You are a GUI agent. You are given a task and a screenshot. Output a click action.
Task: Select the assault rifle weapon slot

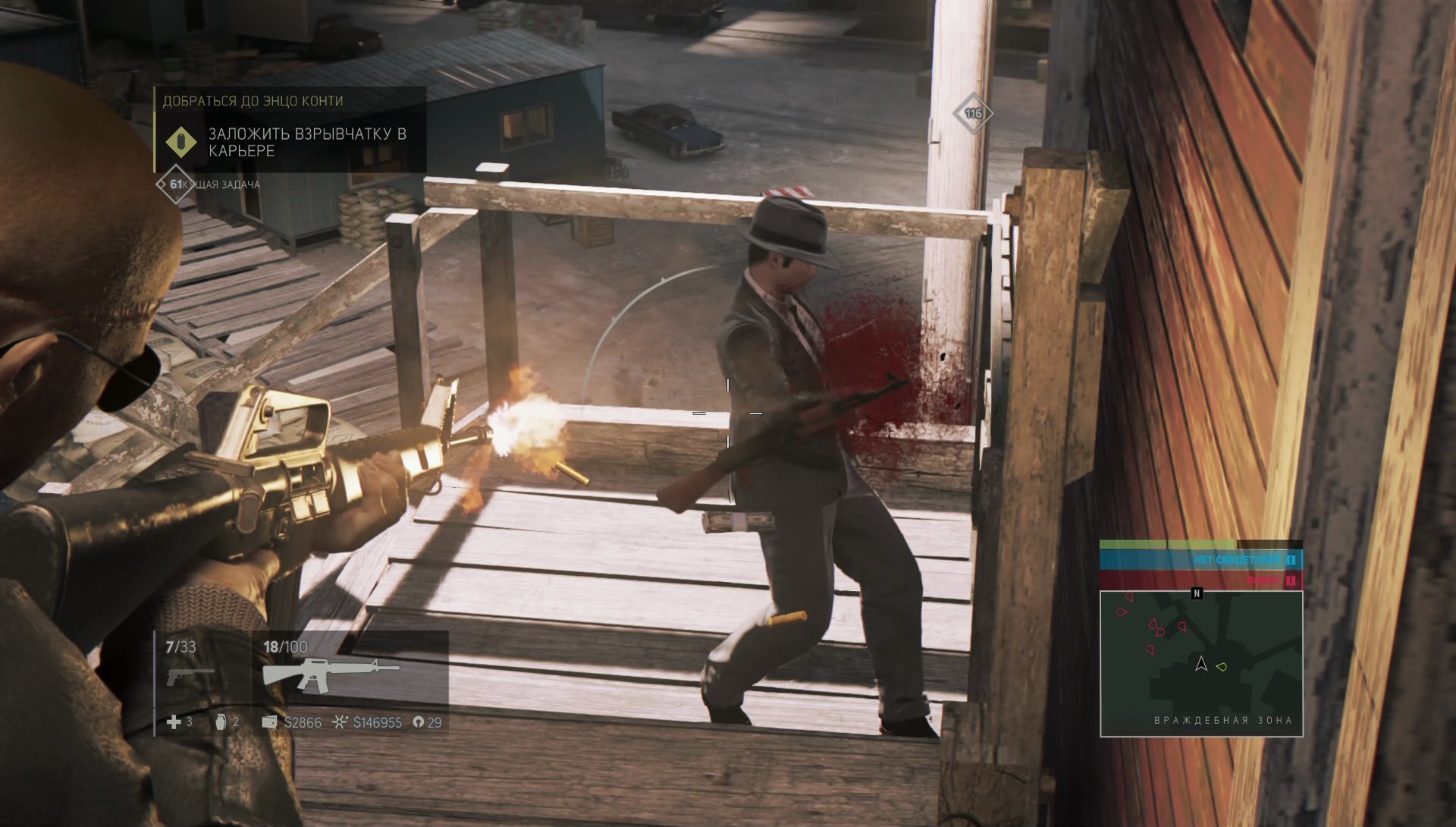[330, 672]
